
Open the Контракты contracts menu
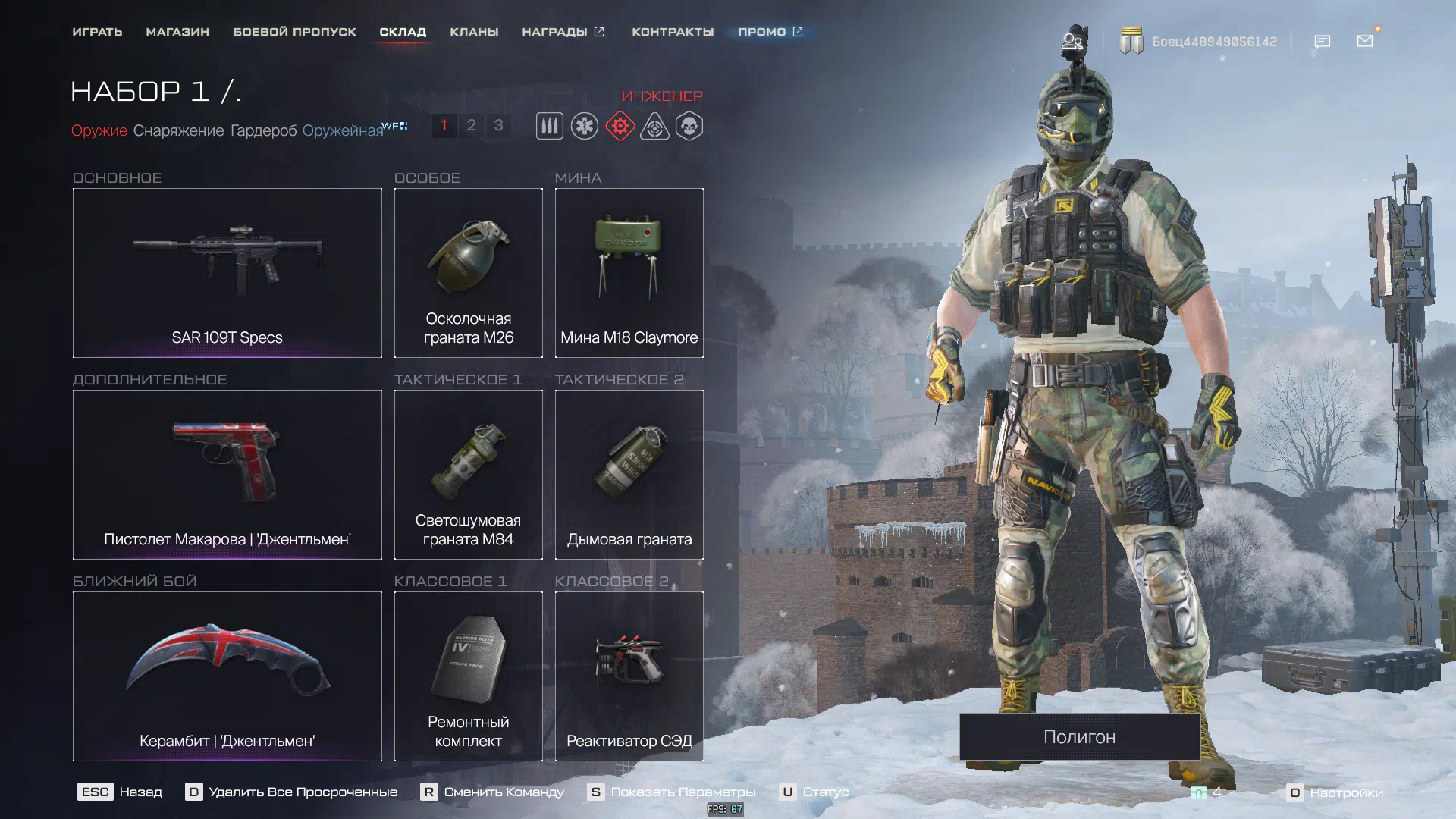pos(673,32)
